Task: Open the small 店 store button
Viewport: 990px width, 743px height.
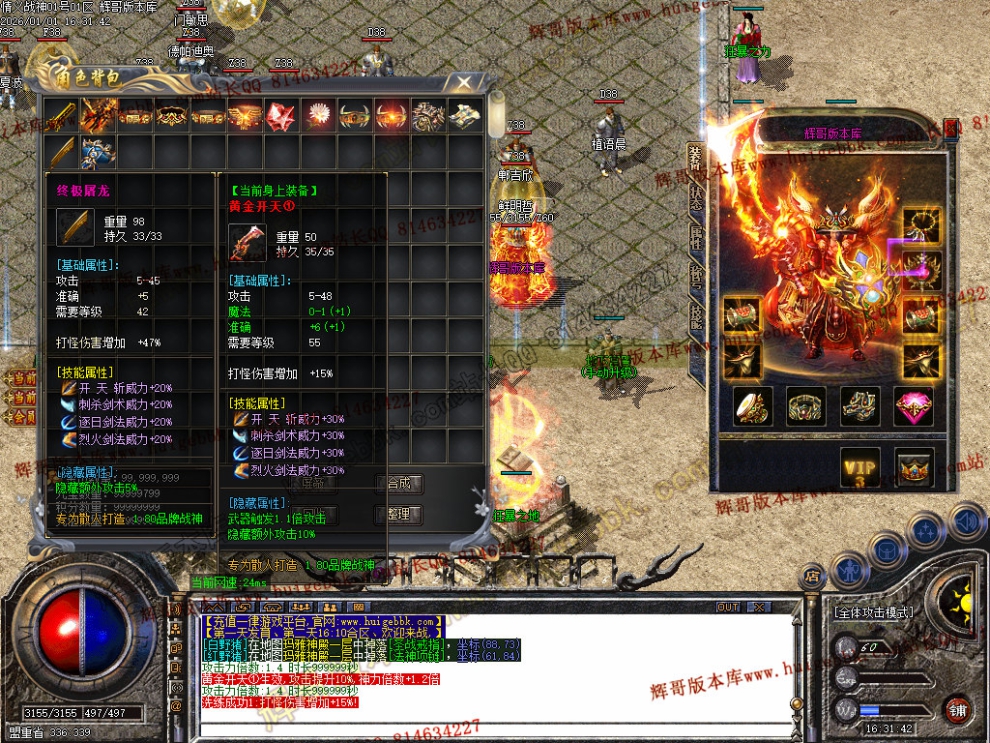Action: click(x=811, y=575)
